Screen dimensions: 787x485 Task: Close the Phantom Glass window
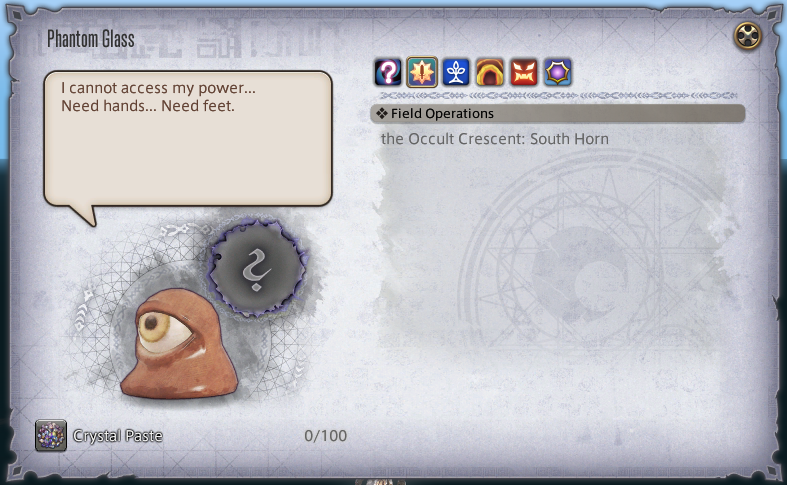click(748, 36)
